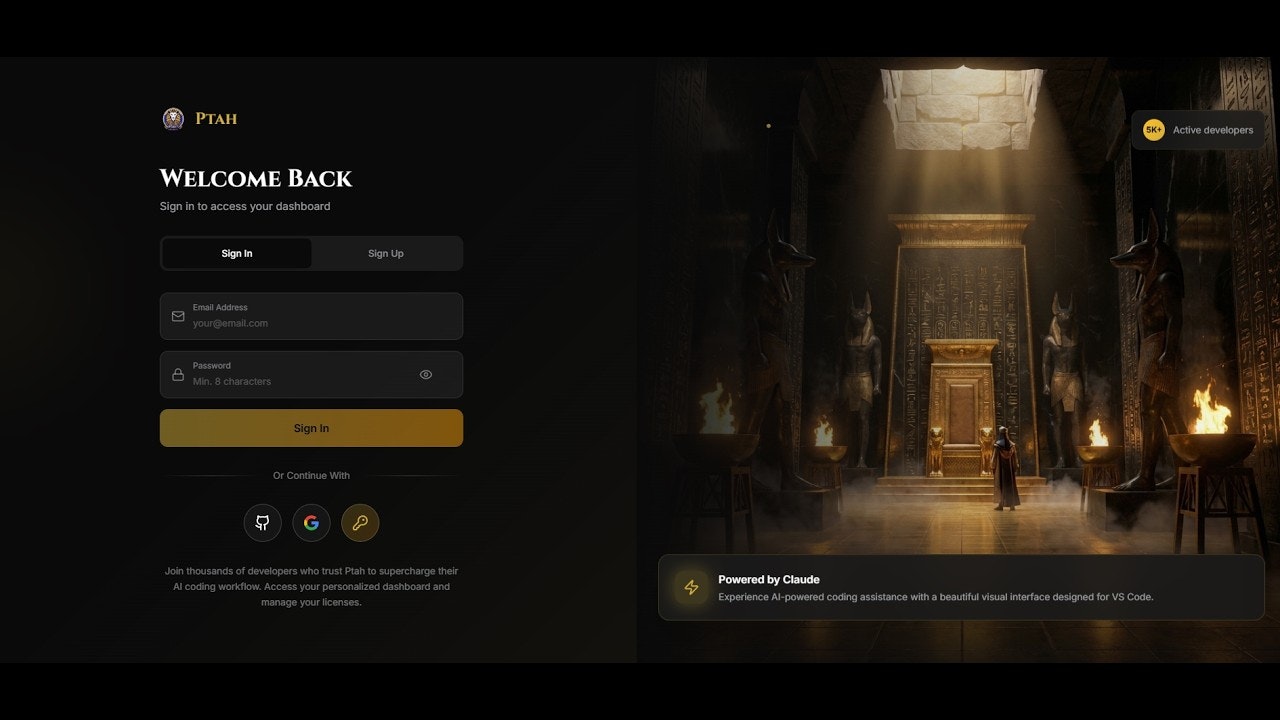
Task: Choose the key icon sign-in option
Action: [360, 522]
